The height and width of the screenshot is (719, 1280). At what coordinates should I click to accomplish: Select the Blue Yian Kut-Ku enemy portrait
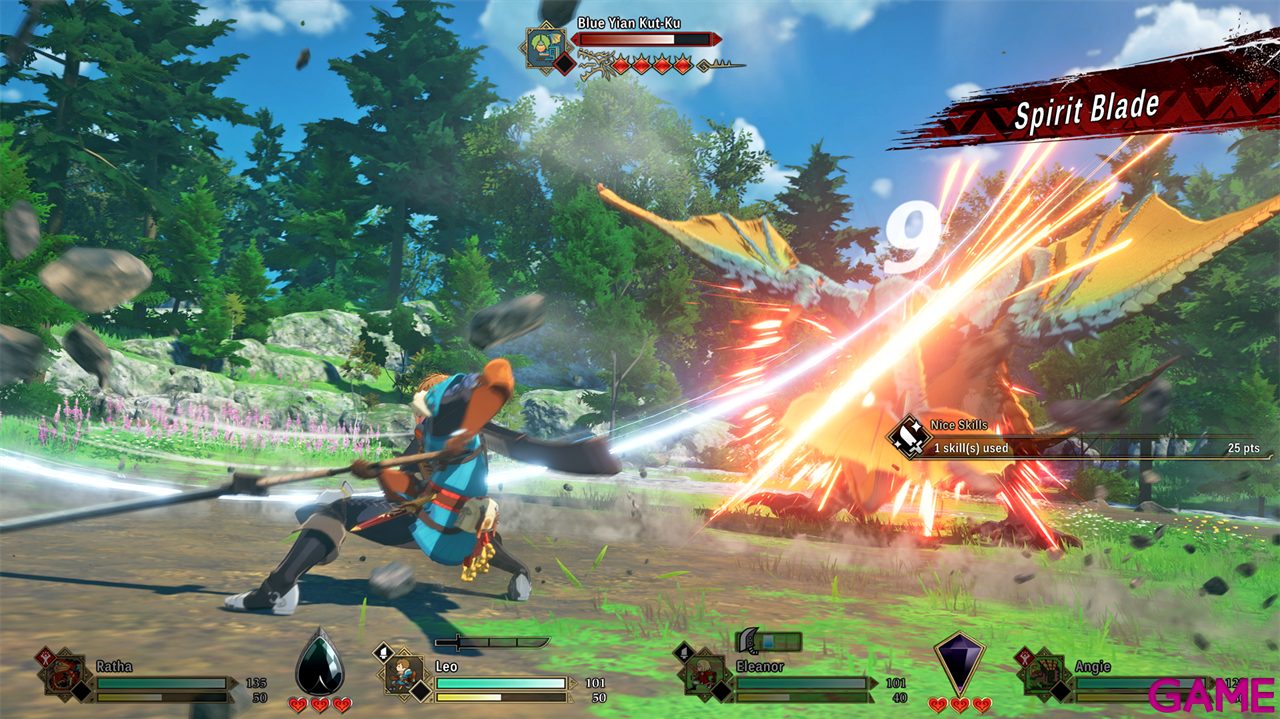[547, 46]
